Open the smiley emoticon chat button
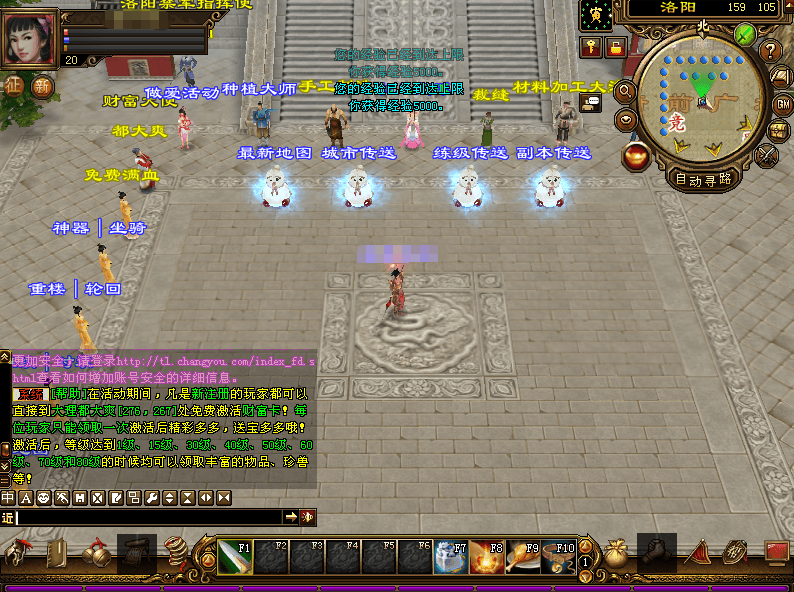Viewport: 794px width, 592px height. (x=43, y=497)
